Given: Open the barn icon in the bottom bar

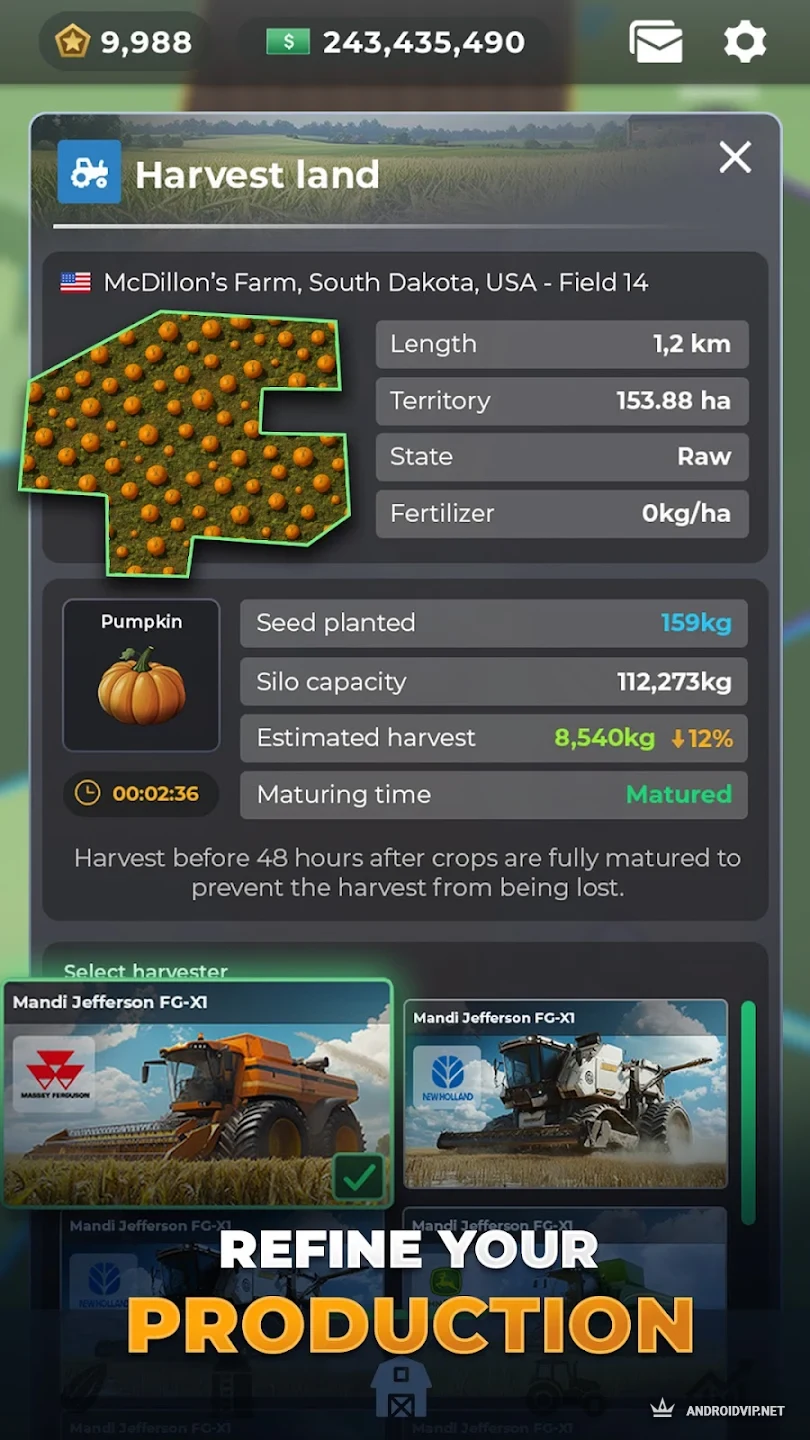Looking at the screenshot, I should tap(400, 1387).
